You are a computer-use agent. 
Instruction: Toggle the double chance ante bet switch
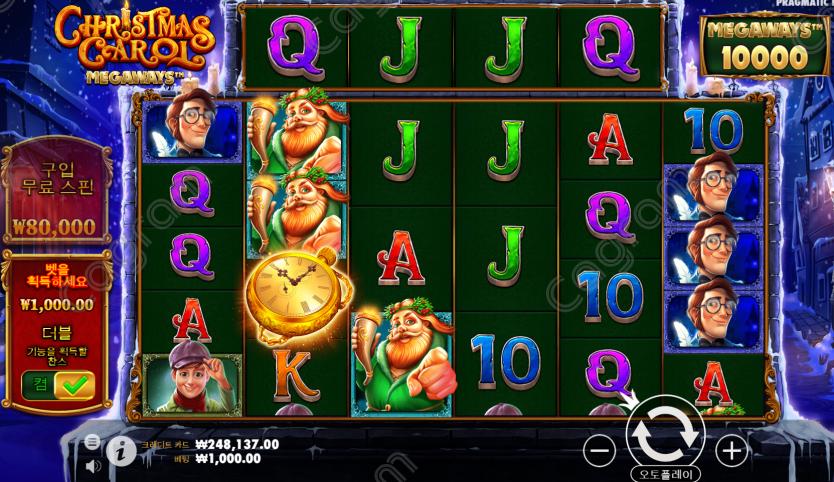(x=58, y=385)
